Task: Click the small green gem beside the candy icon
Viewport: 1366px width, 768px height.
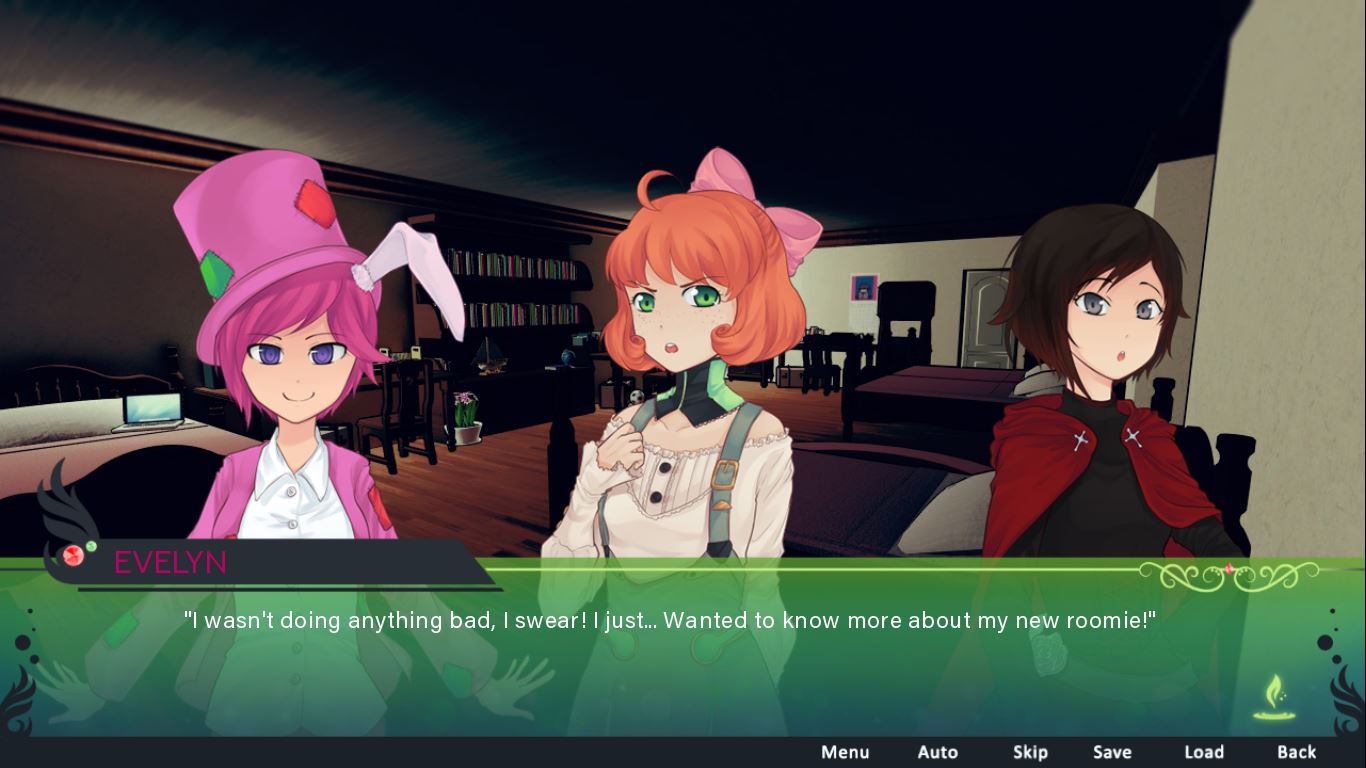Action: [x=91, y=547]
